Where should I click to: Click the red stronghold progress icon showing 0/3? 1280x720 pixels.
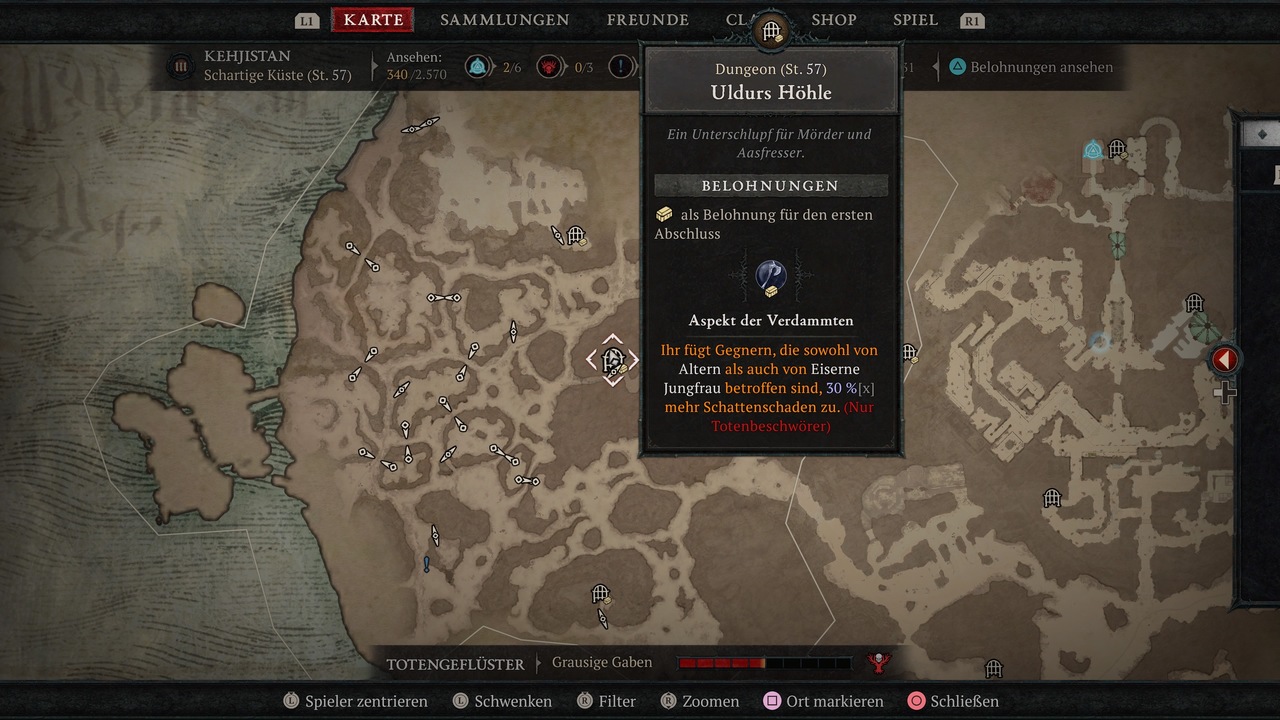[548, 67]
